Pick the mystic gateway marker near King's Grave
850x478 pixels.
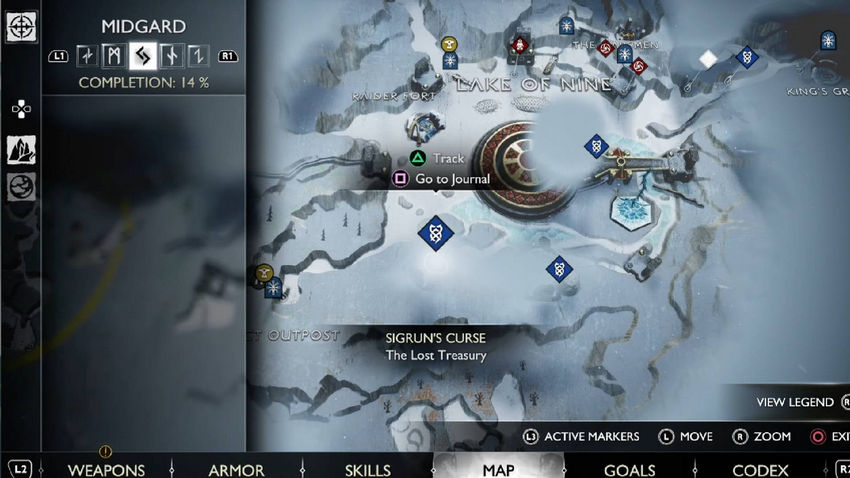click(828, 41)
